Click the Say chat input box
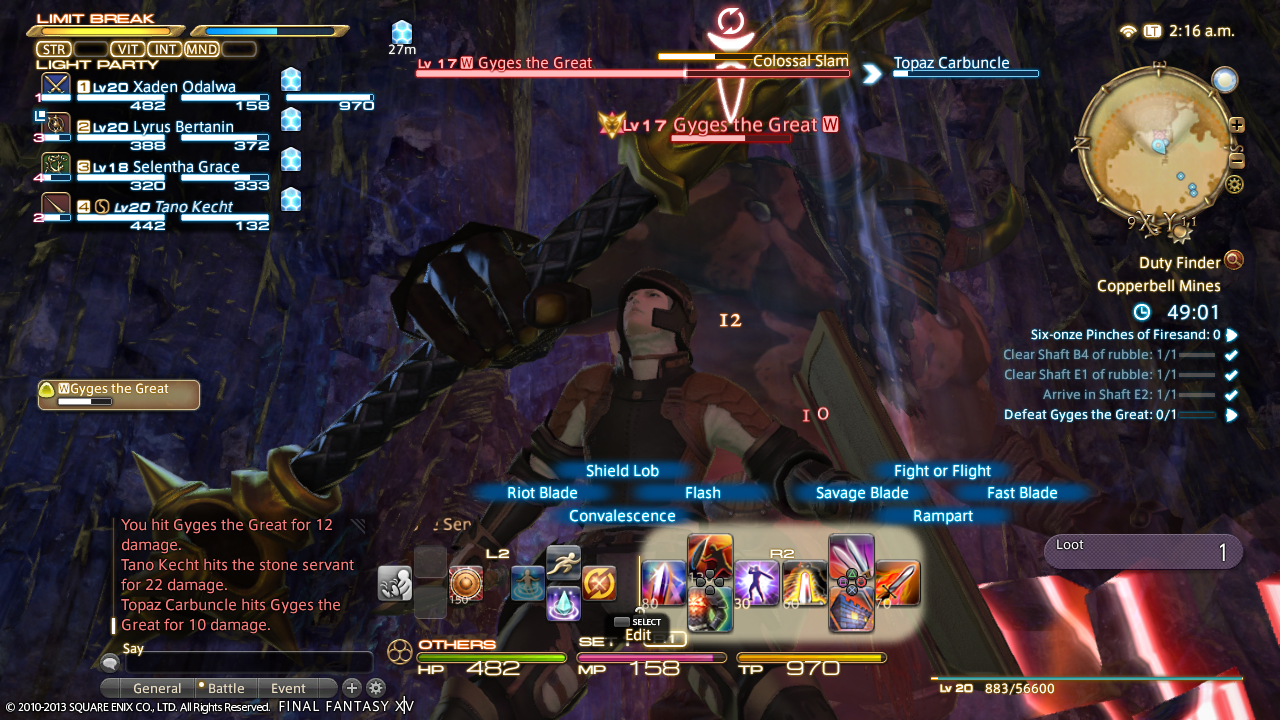The image size is (1280, 720). tap(248, 662)
